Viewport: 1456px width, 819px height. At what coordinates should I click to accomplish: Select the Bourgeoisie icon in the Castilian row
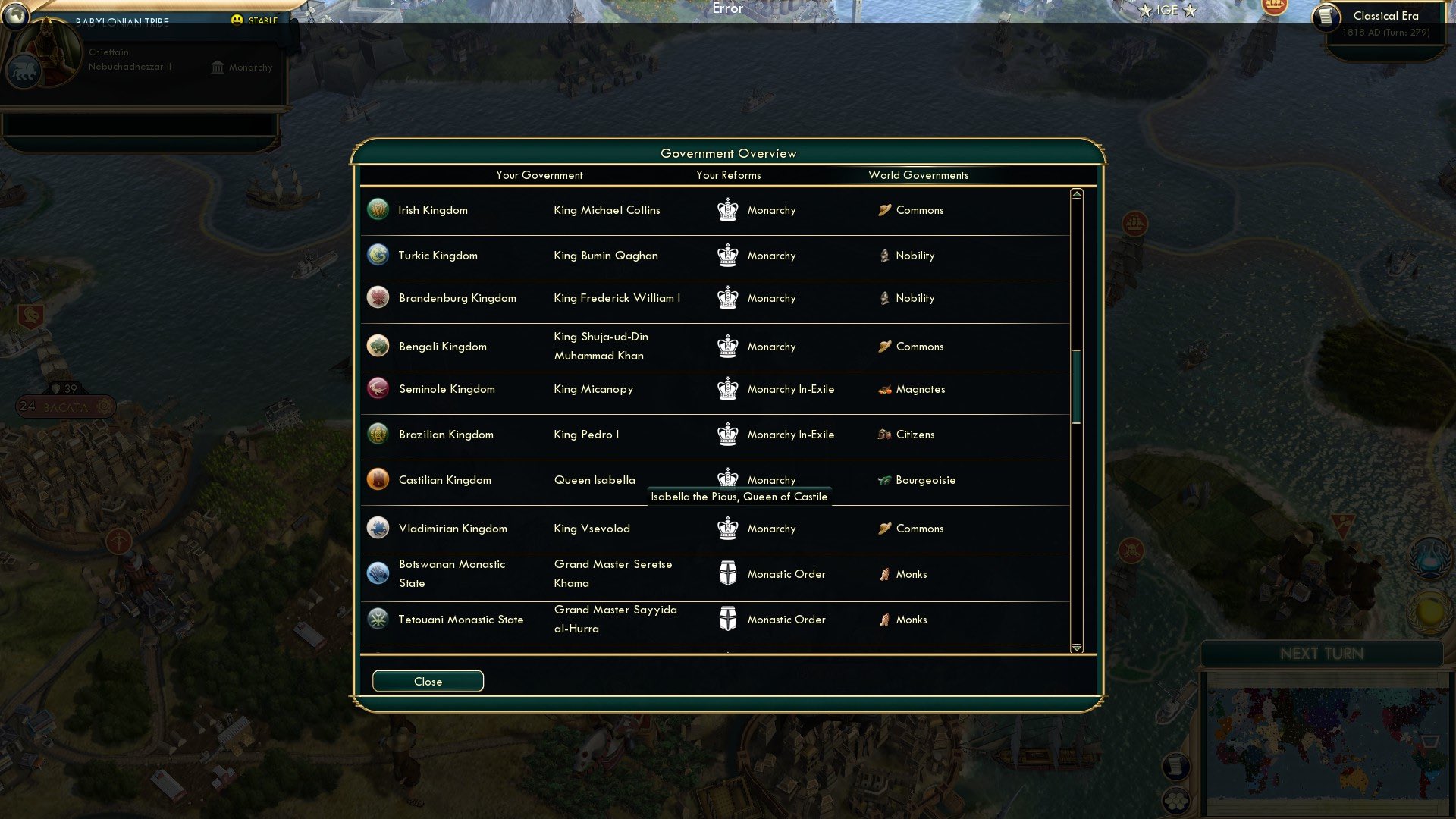pos(884,479)
